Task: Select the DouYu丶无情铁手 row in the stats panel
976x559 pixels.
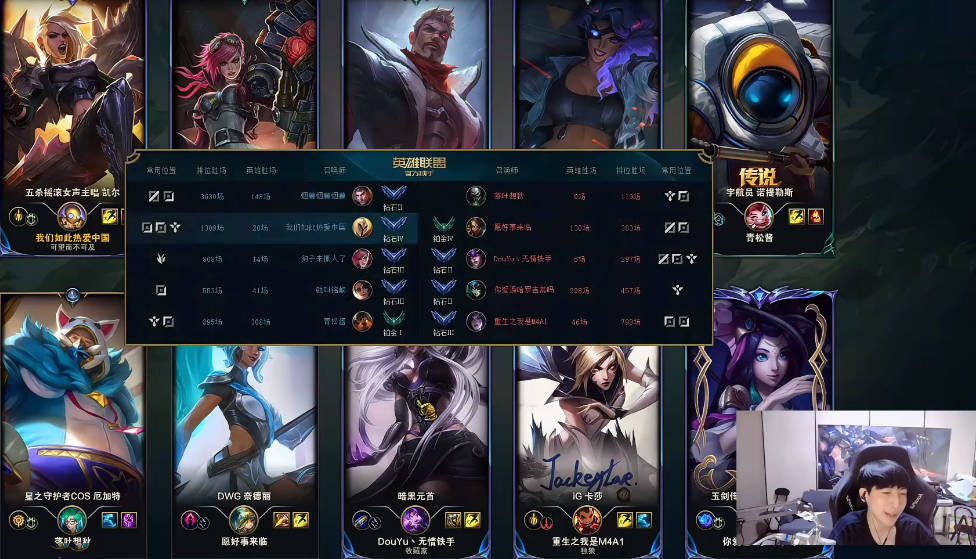Action: [x=523, y=259]
